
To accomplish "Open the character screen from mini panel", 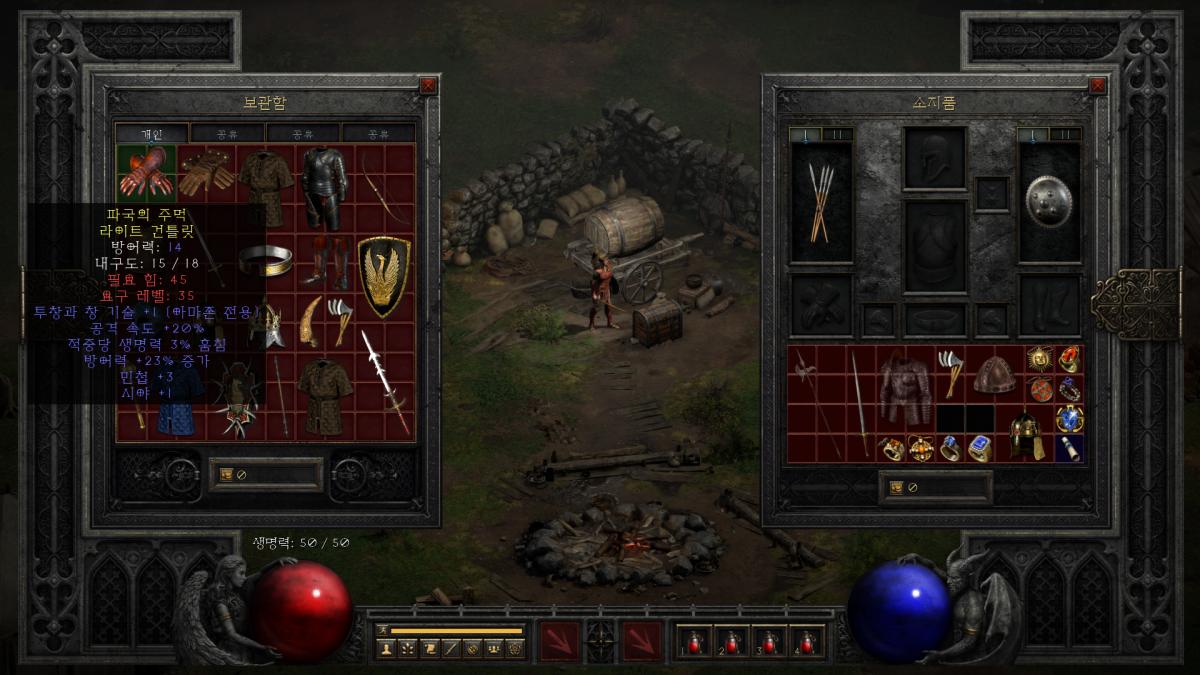I will 385,648.
